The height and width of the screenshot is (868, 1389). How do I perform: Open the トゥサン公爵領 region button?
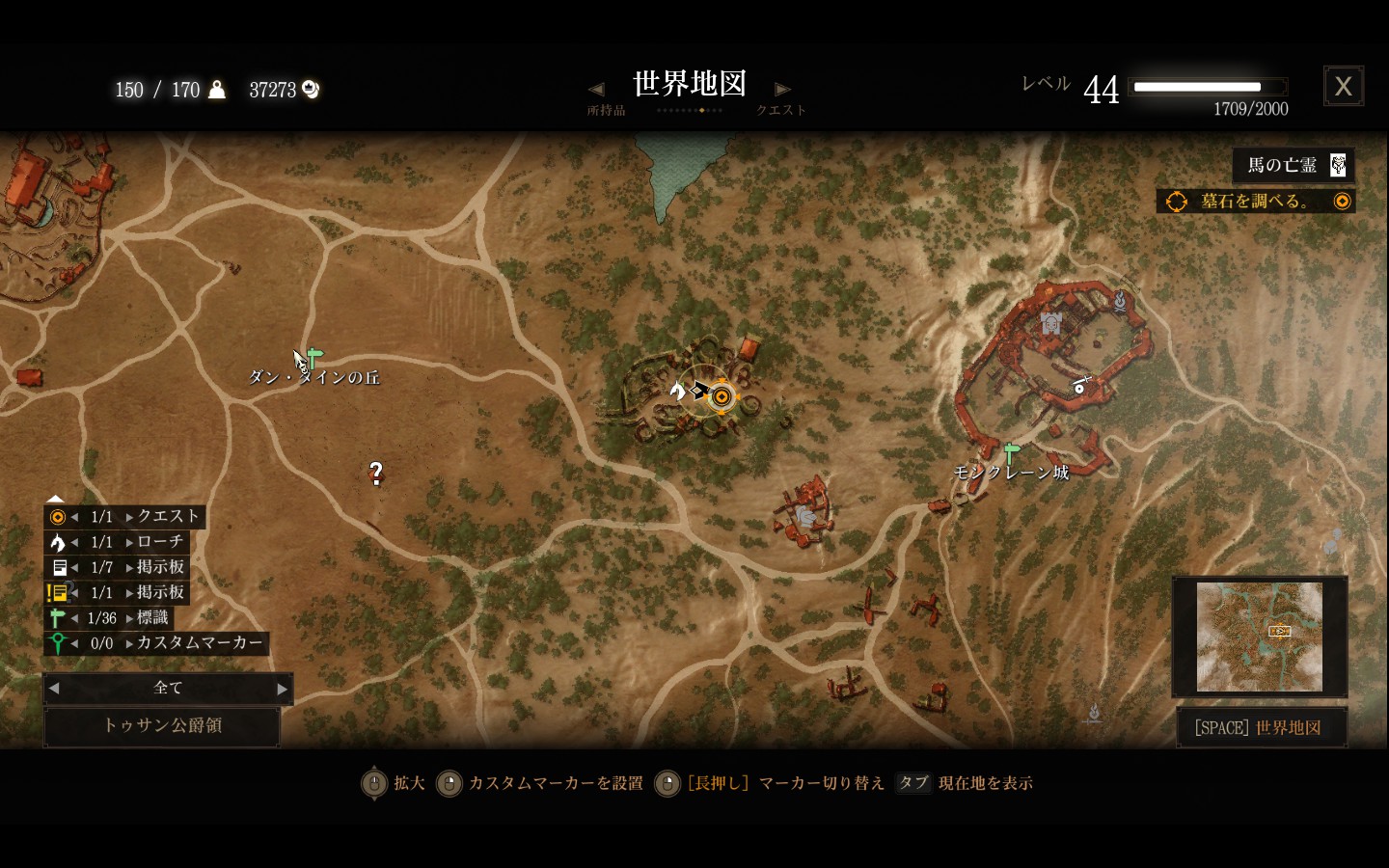coord(162,725)
